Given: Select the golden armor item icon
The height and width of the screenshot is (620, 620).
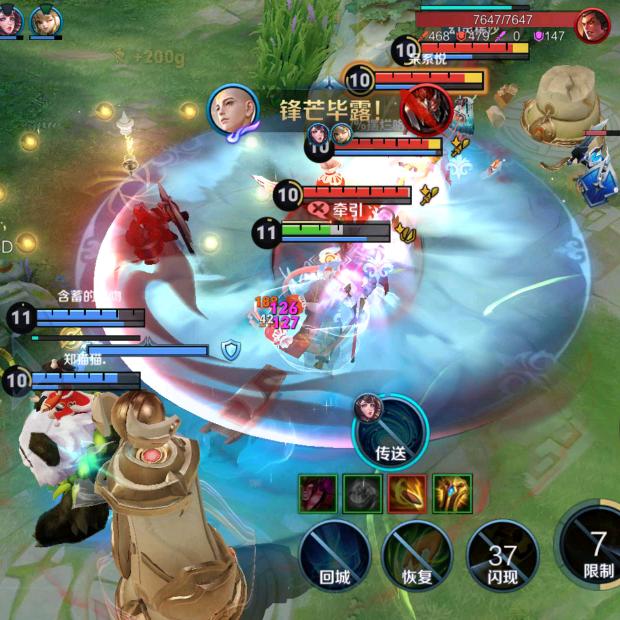Looking at the screenshot, I should coord(452,493).
